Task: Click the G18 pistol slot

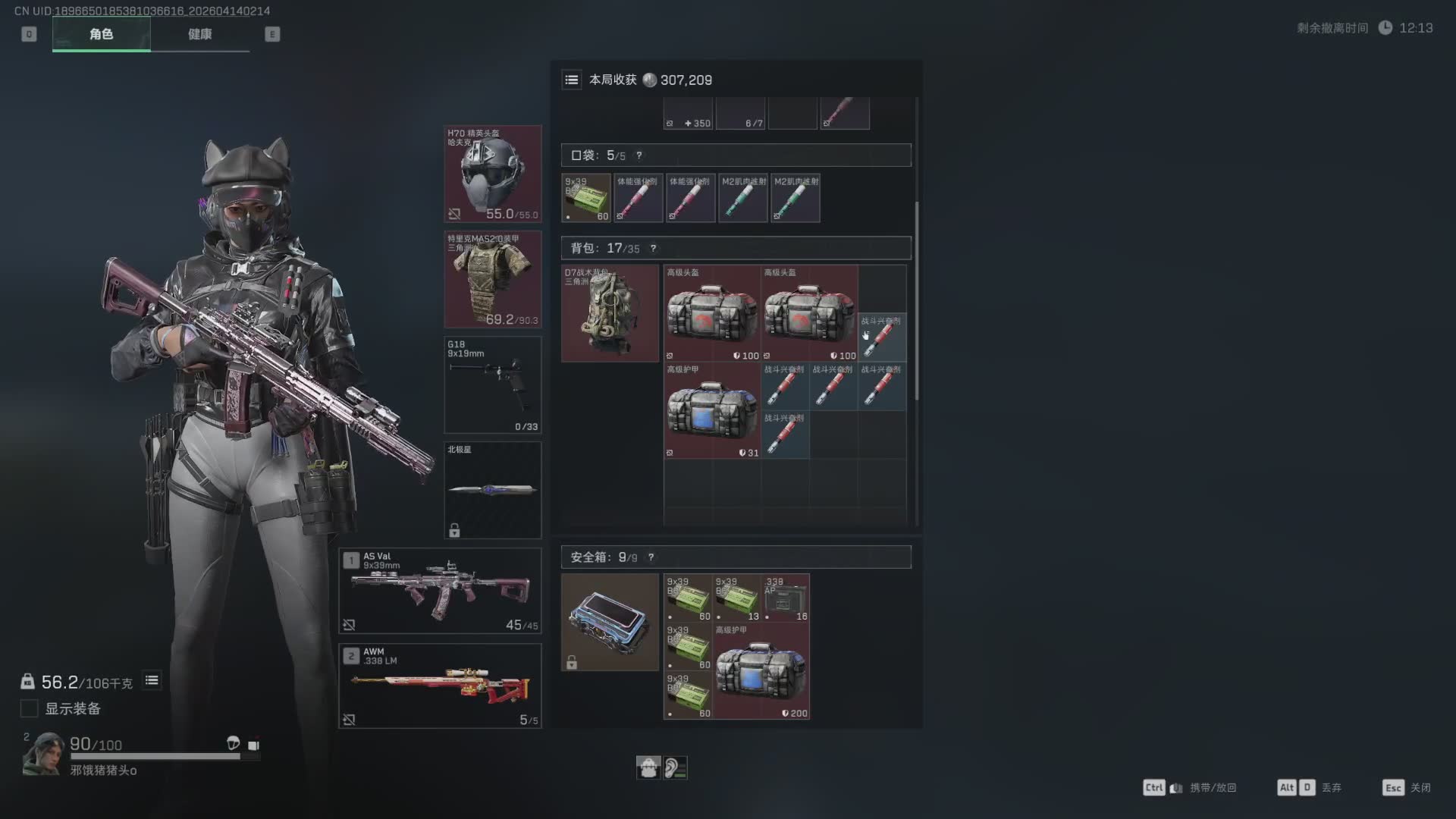Action: (492, 384)
